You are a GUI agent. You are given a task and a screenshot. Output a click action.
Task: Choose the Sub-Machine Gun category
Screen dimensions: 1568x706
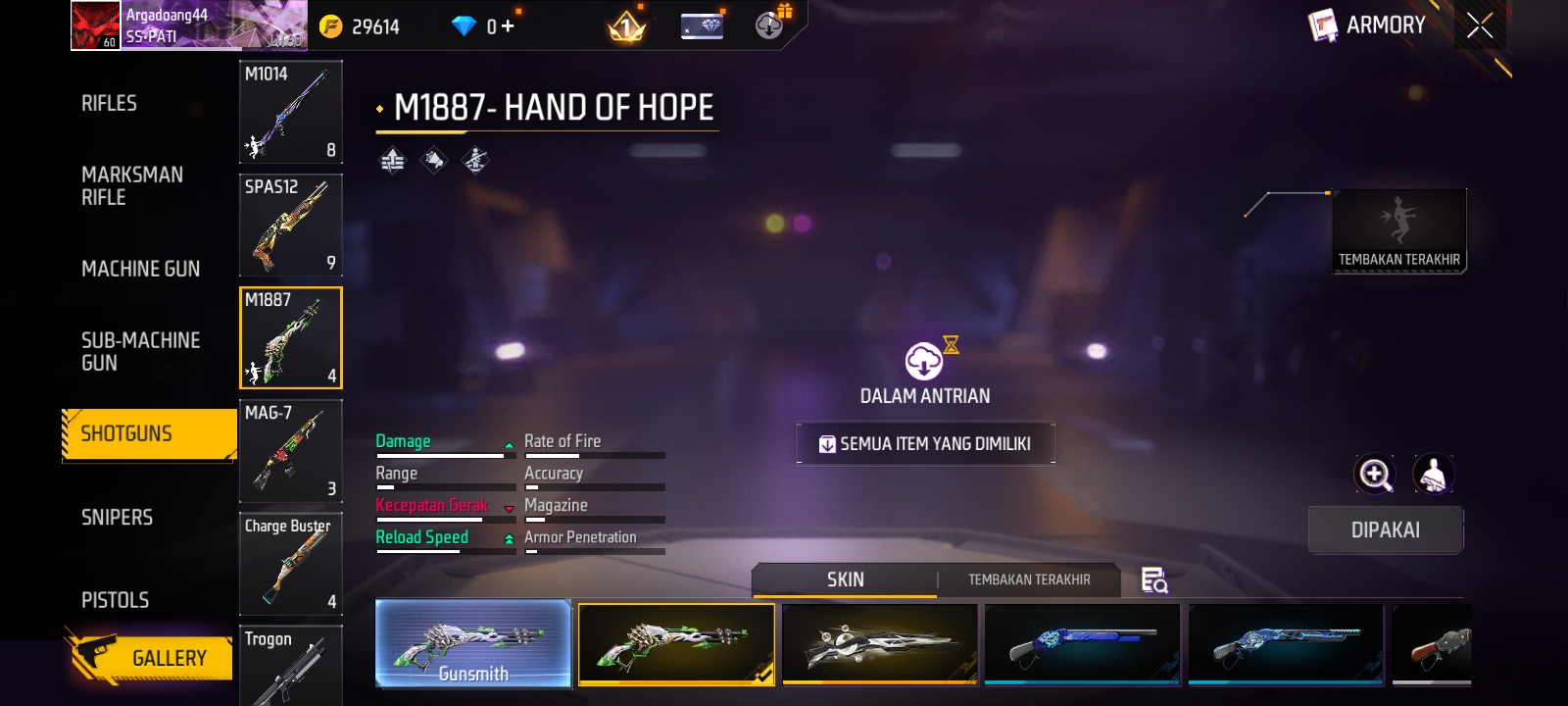point(140,351)
